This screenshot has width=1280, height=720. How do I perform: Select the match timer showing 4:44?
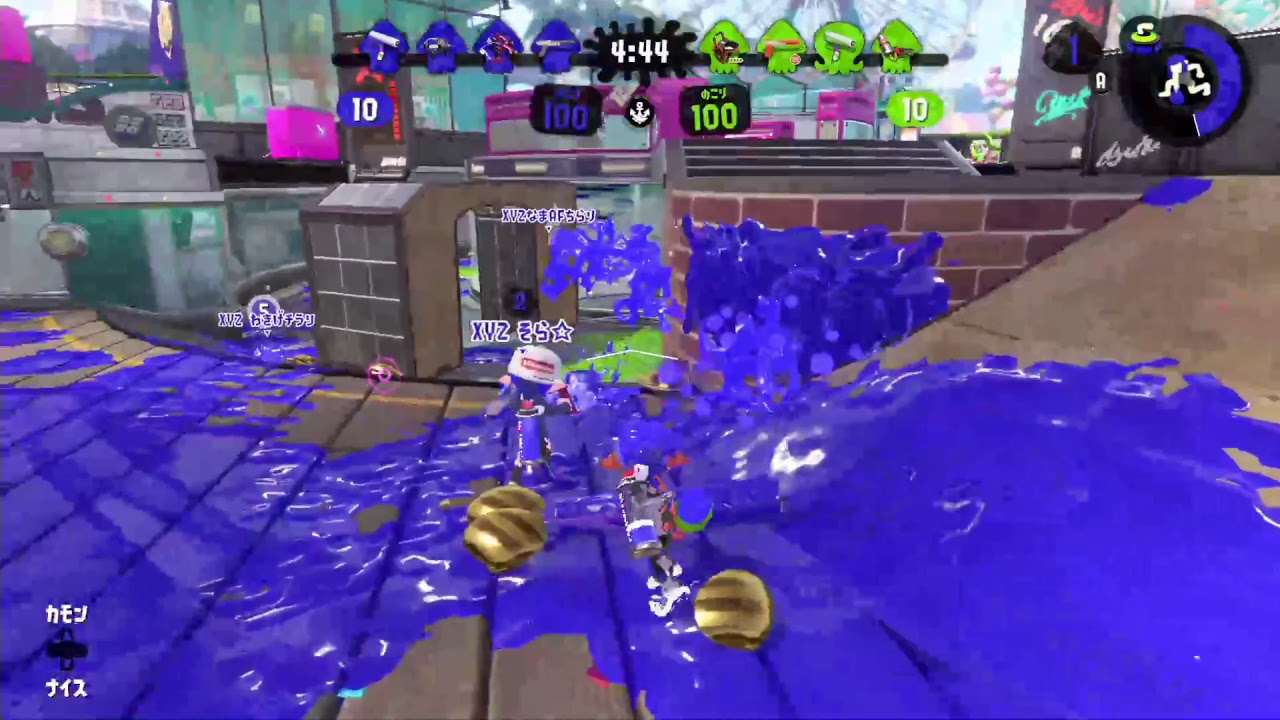click(x=640, y=52)
